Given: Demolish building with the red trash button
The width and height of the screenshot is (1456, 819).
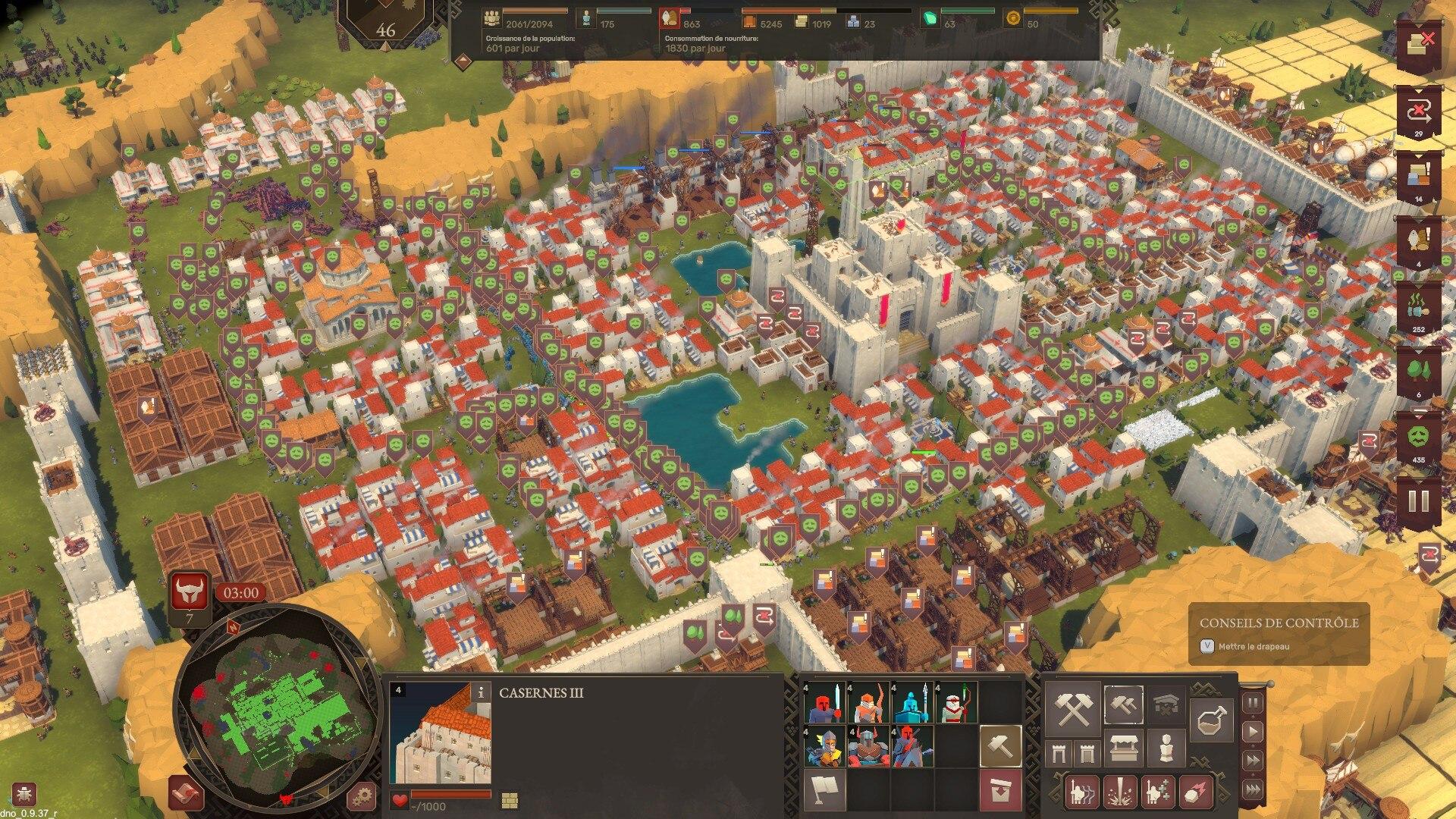Looking at the screenshot, I should tap(1000, 789).
